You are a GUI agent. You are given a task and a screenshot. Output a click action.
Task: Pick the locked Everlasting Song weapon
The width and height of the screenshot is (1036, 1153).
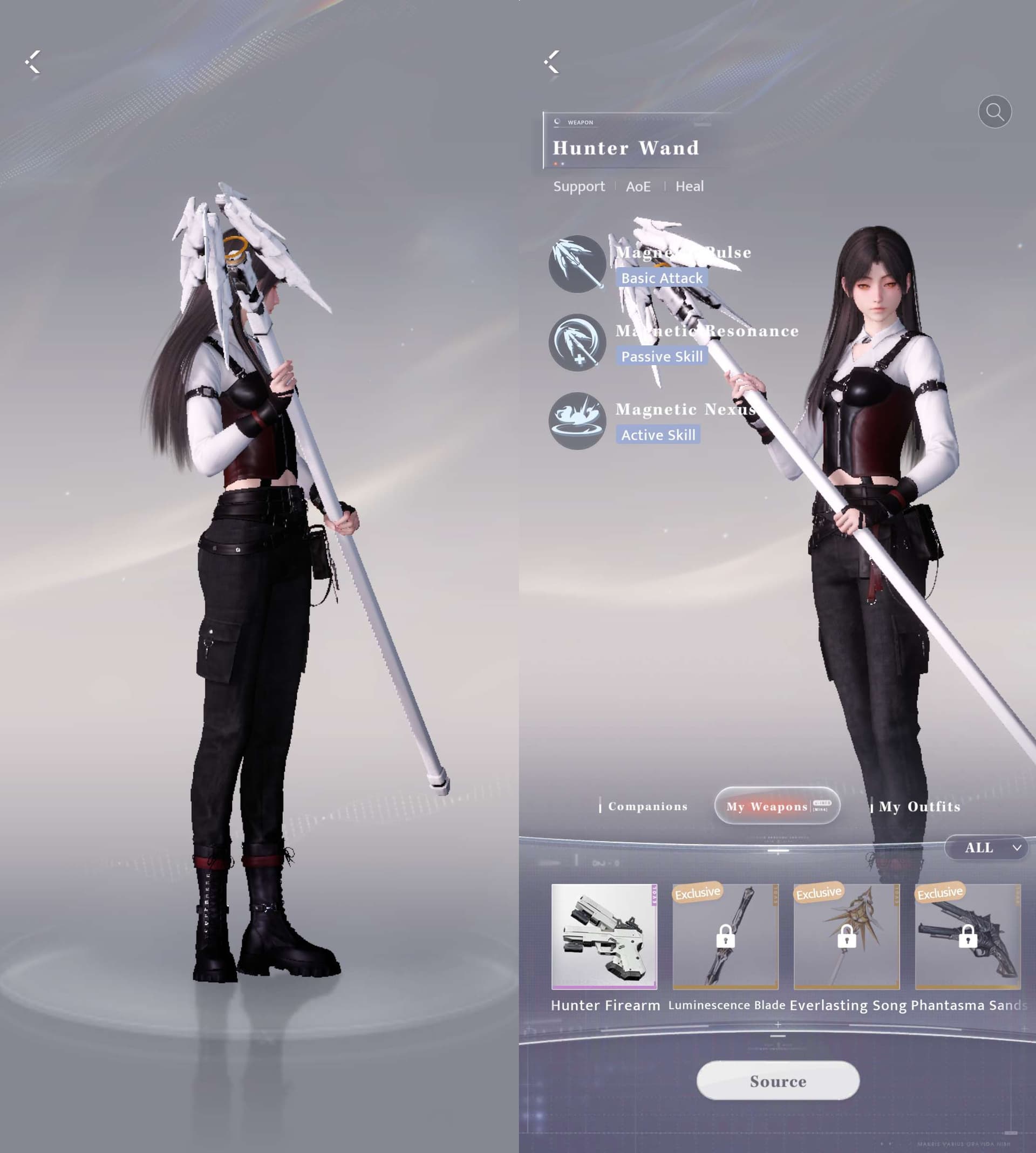point(847,937)
